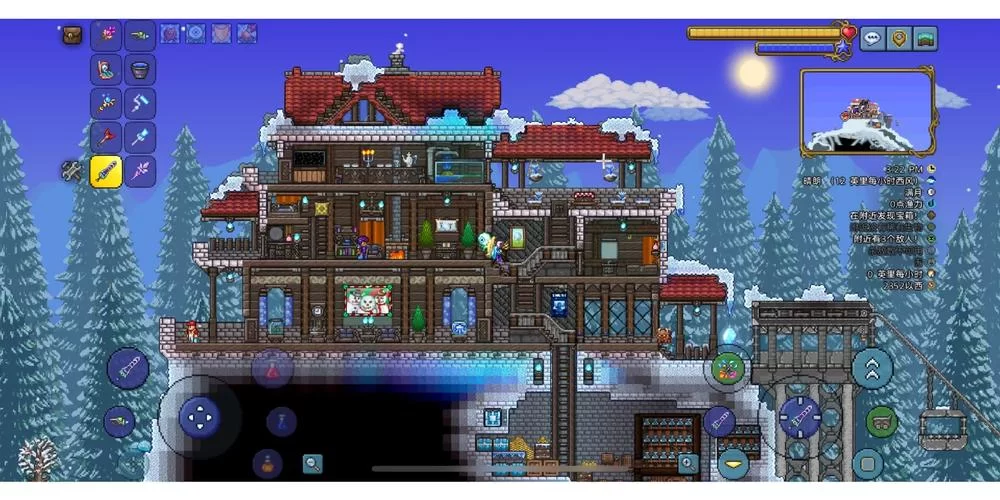Viewport: 1000px width, 500px height.
Task: Tap the yellow drop-down arrow button
Action: pos(734,463)
